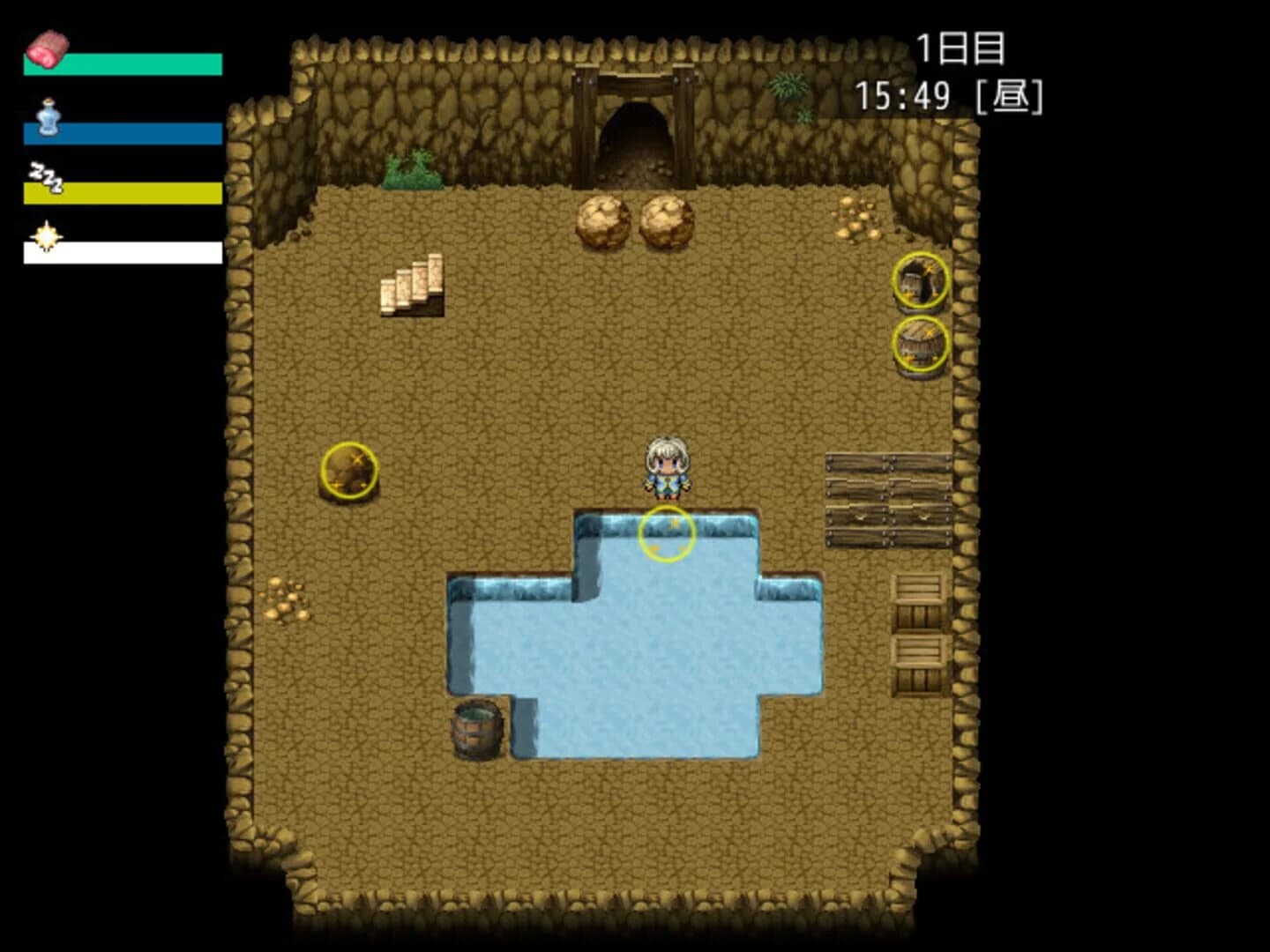
Task: Select the water bottle thirst icon
Action: point(49,119)
